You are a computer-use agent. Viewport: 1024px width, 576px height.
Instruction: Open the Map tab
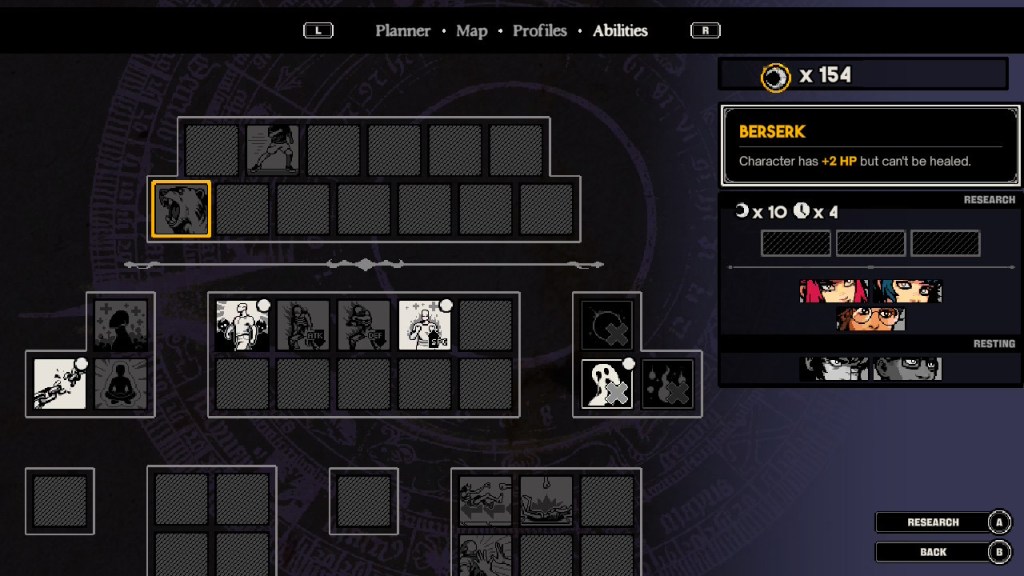pyautogui.click(x=471, y=31)
